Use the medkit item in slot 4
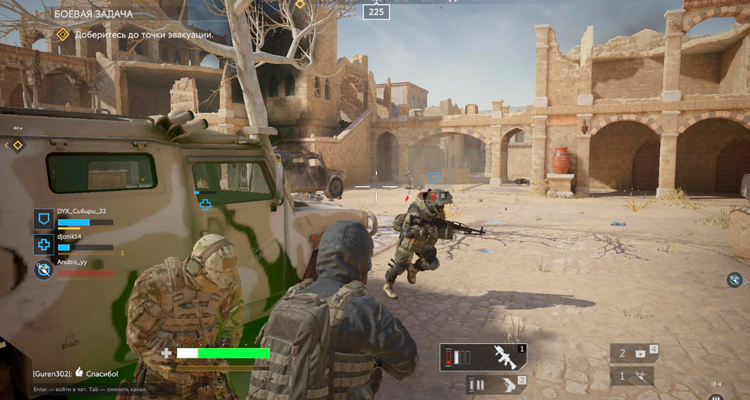 [x=634, y=353]
